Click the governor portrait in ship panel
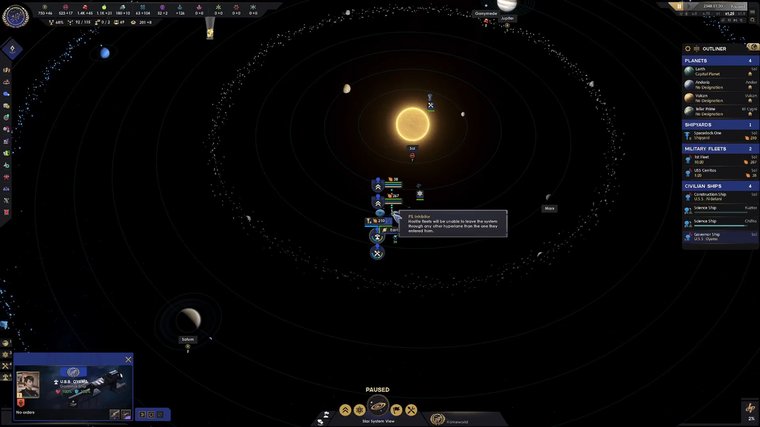The image size is (760, 427). (28, 385)
